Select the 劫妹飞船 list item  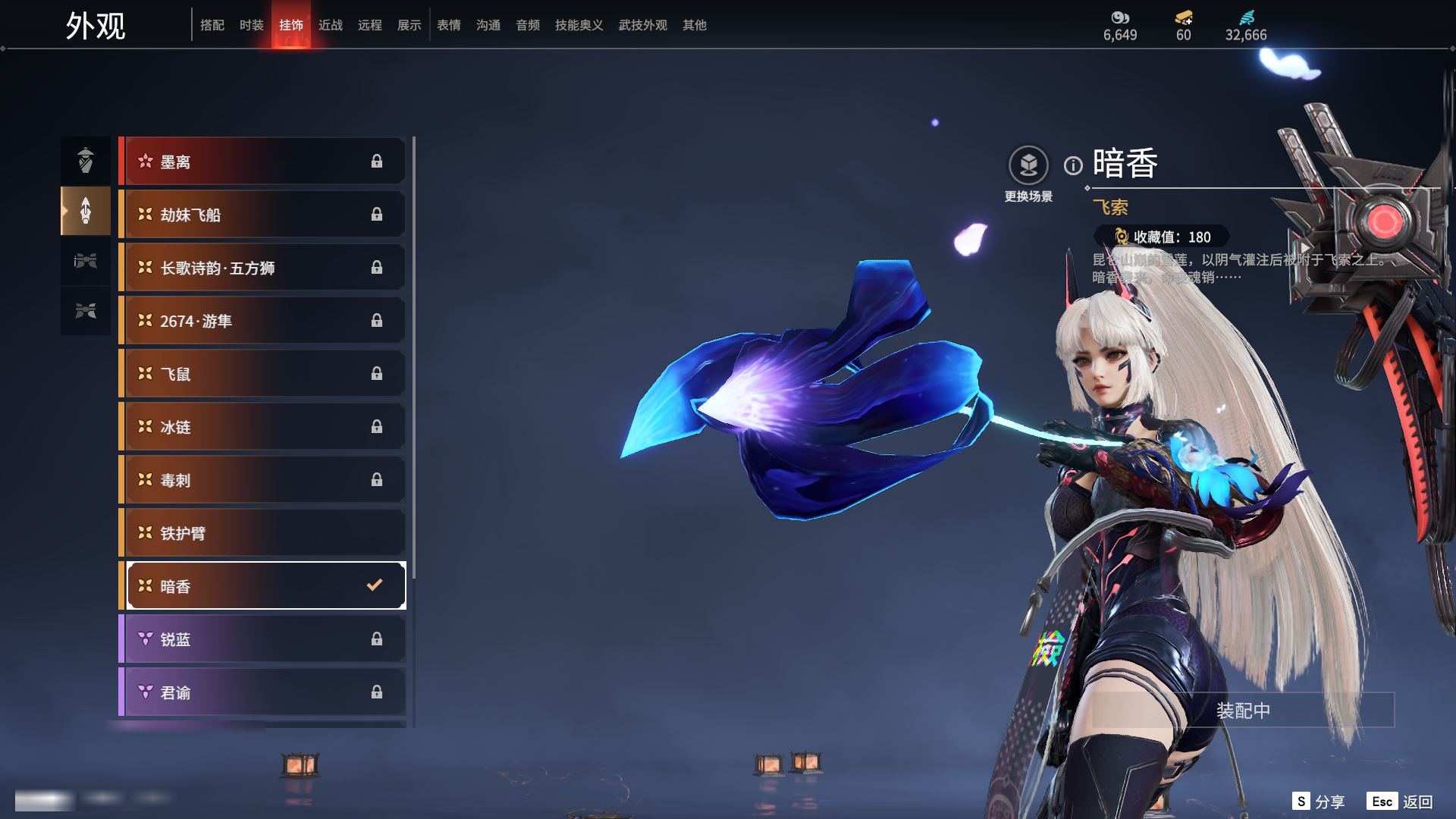tap(262, 215)
